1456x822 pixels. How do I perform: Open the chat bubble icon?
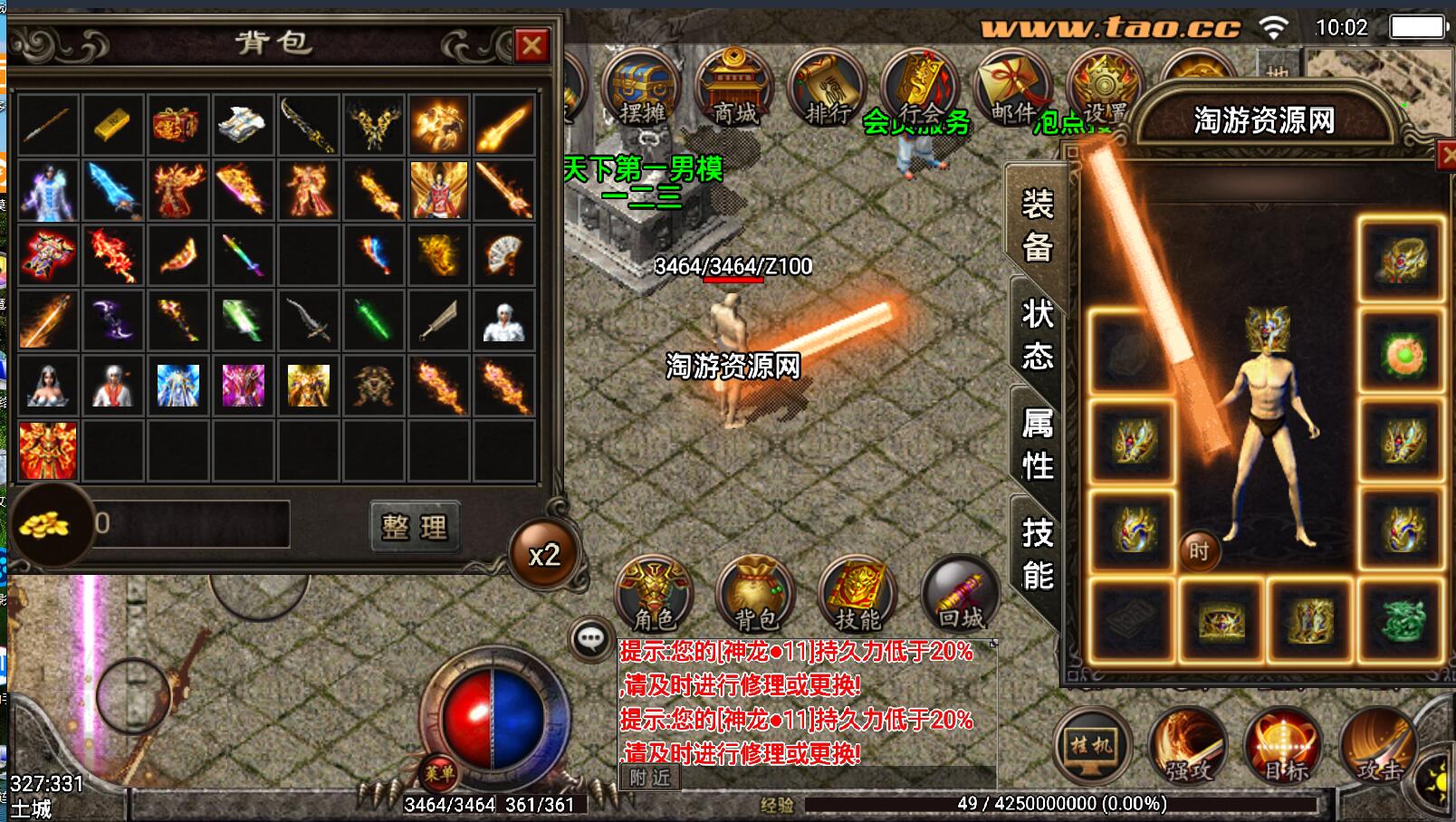pyautogui.click(x=590, y=639)
